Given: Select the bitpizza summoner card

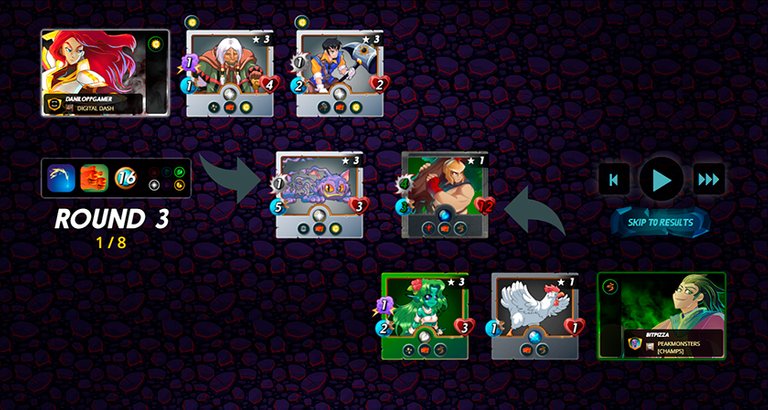Looking at the screenshot, I should 661,315.
